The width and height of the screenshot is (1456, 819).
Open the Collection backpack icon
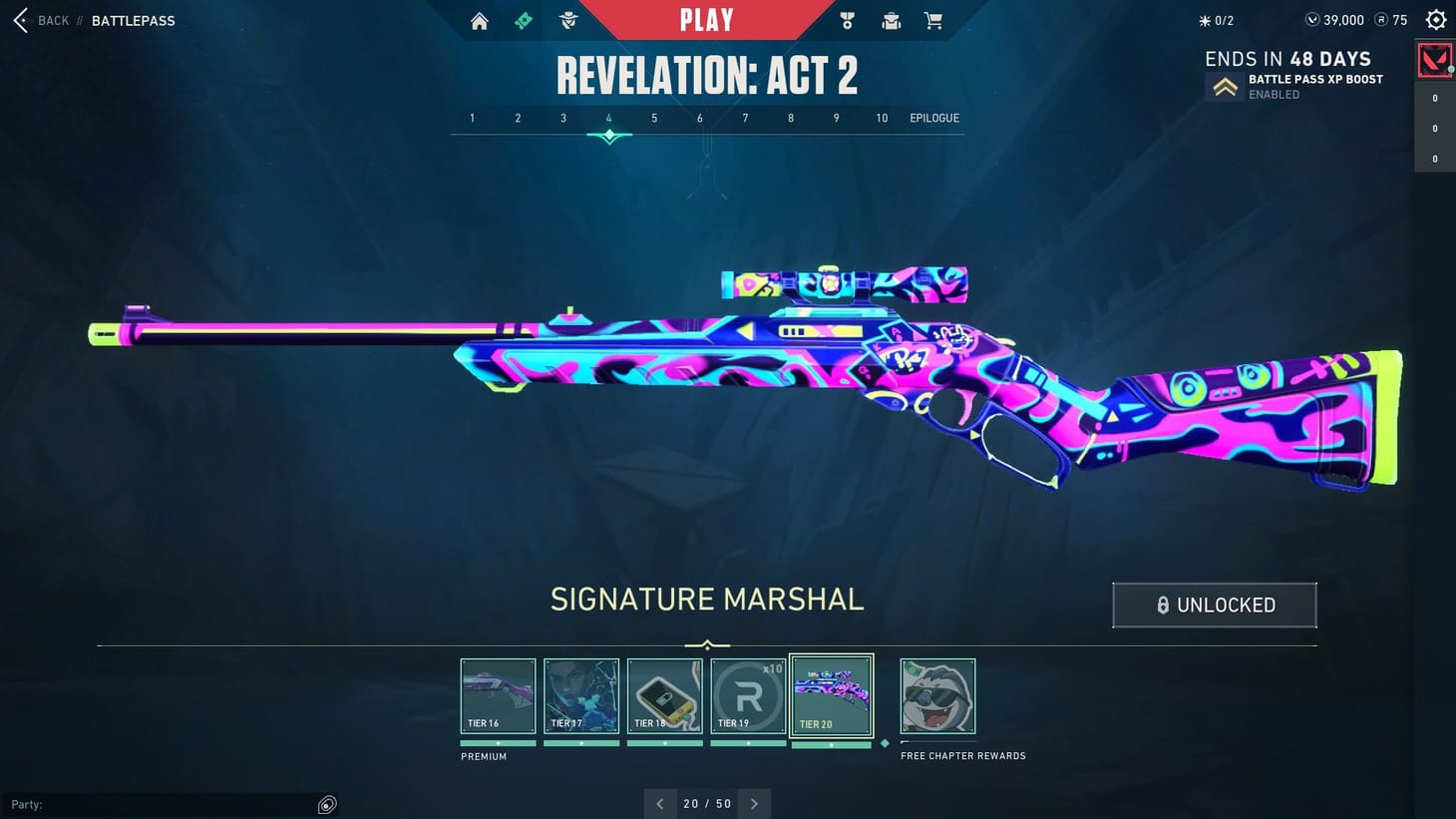pos(891,20)
